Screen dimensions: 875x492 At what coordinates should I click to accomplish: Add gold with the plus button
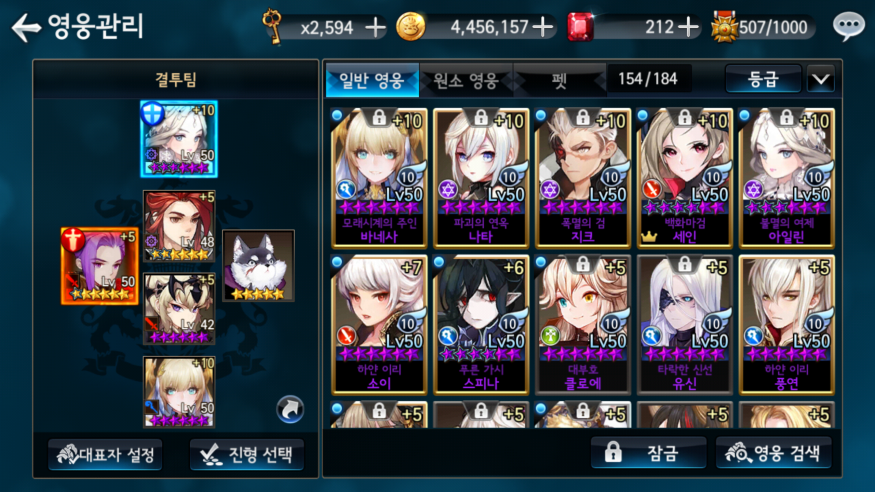[x=542, y=28]
